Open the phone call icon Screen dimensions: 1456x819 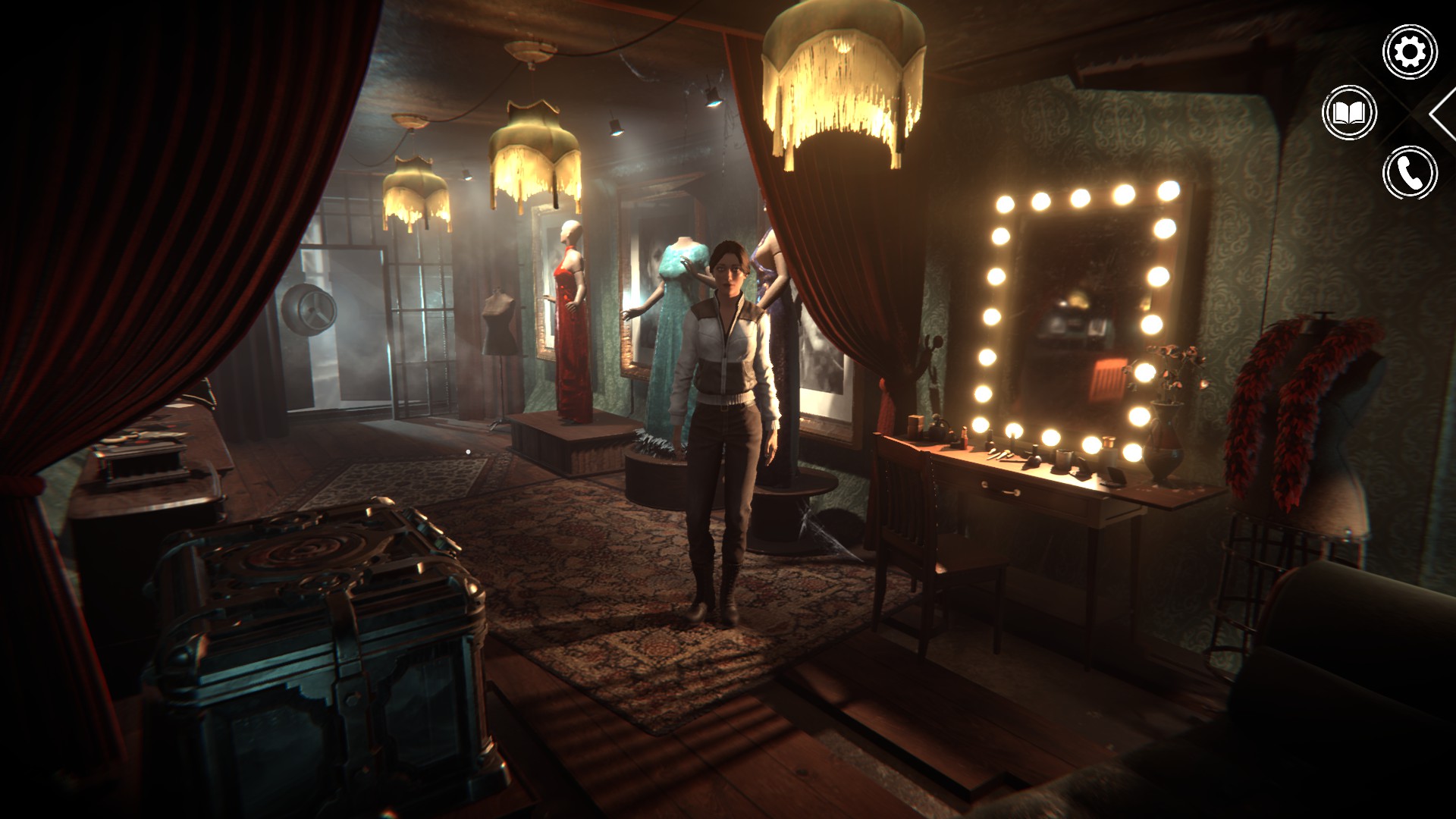pos(1410,174)
